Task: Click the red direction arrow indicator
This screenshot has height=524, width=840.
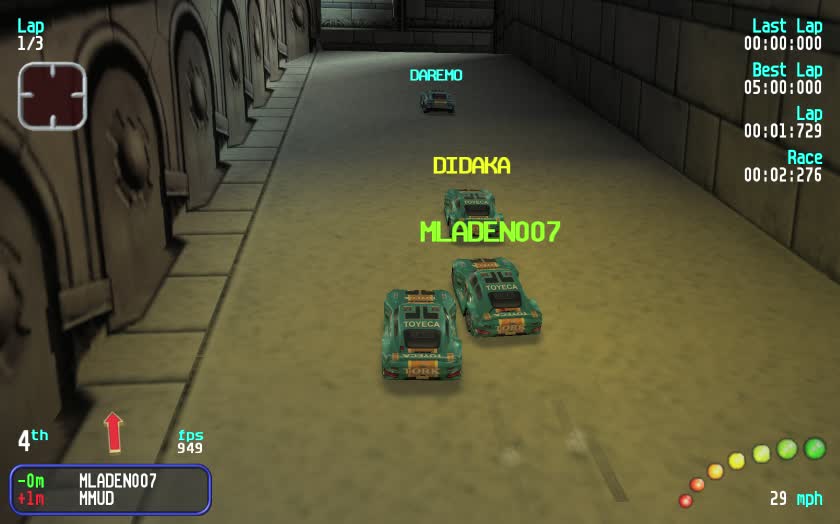Action: click(113, 431)
